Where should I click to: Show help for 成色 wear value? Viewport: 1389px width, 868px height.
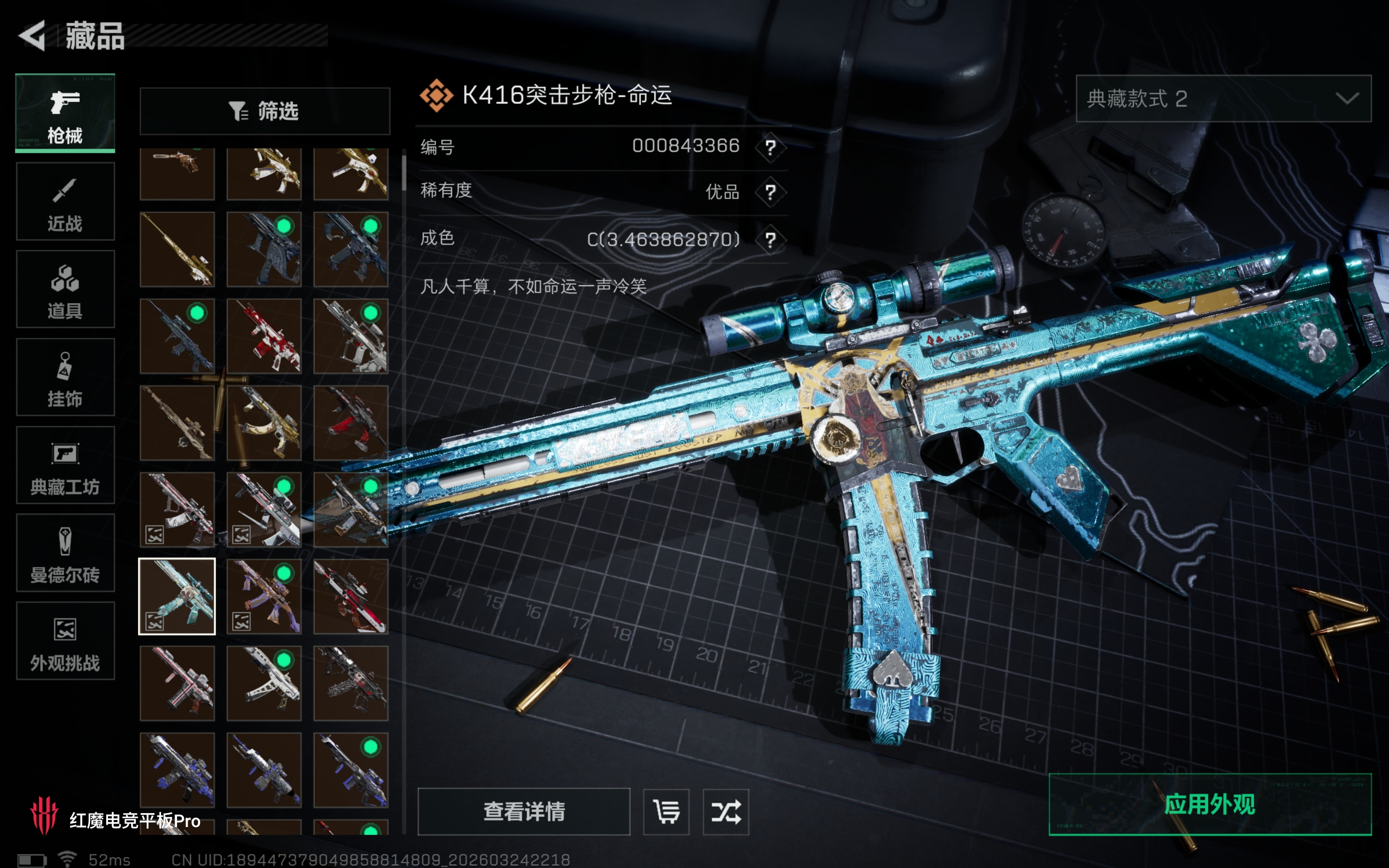click(x=770, y=239)
